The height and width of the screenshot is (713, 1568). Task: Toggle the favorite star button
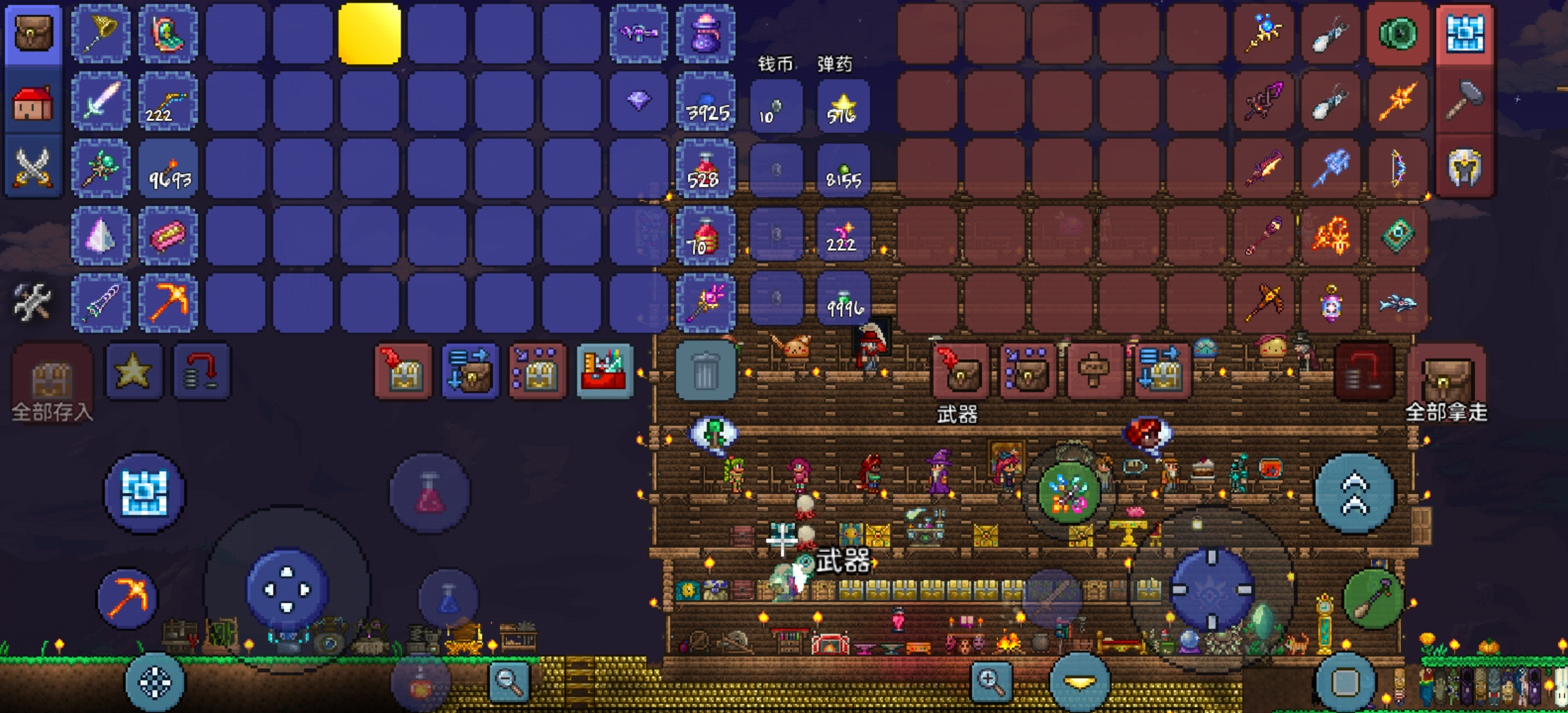133,371
